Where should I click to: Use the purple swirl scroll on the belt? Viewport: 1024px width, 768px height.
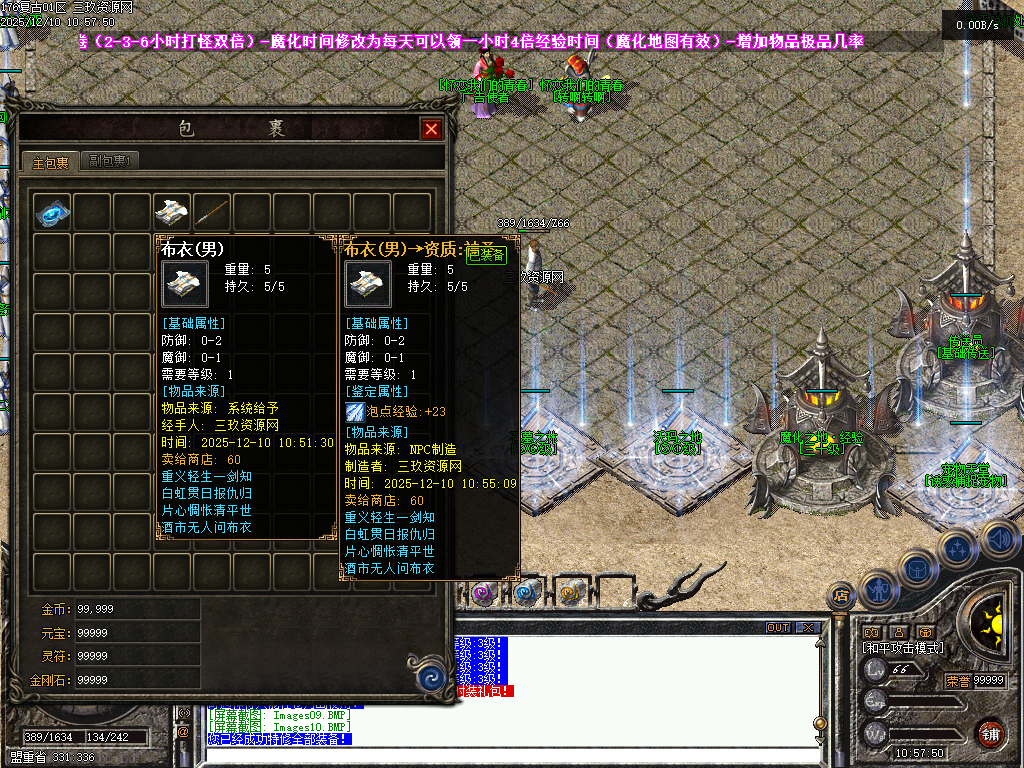[x=484, y=594]
